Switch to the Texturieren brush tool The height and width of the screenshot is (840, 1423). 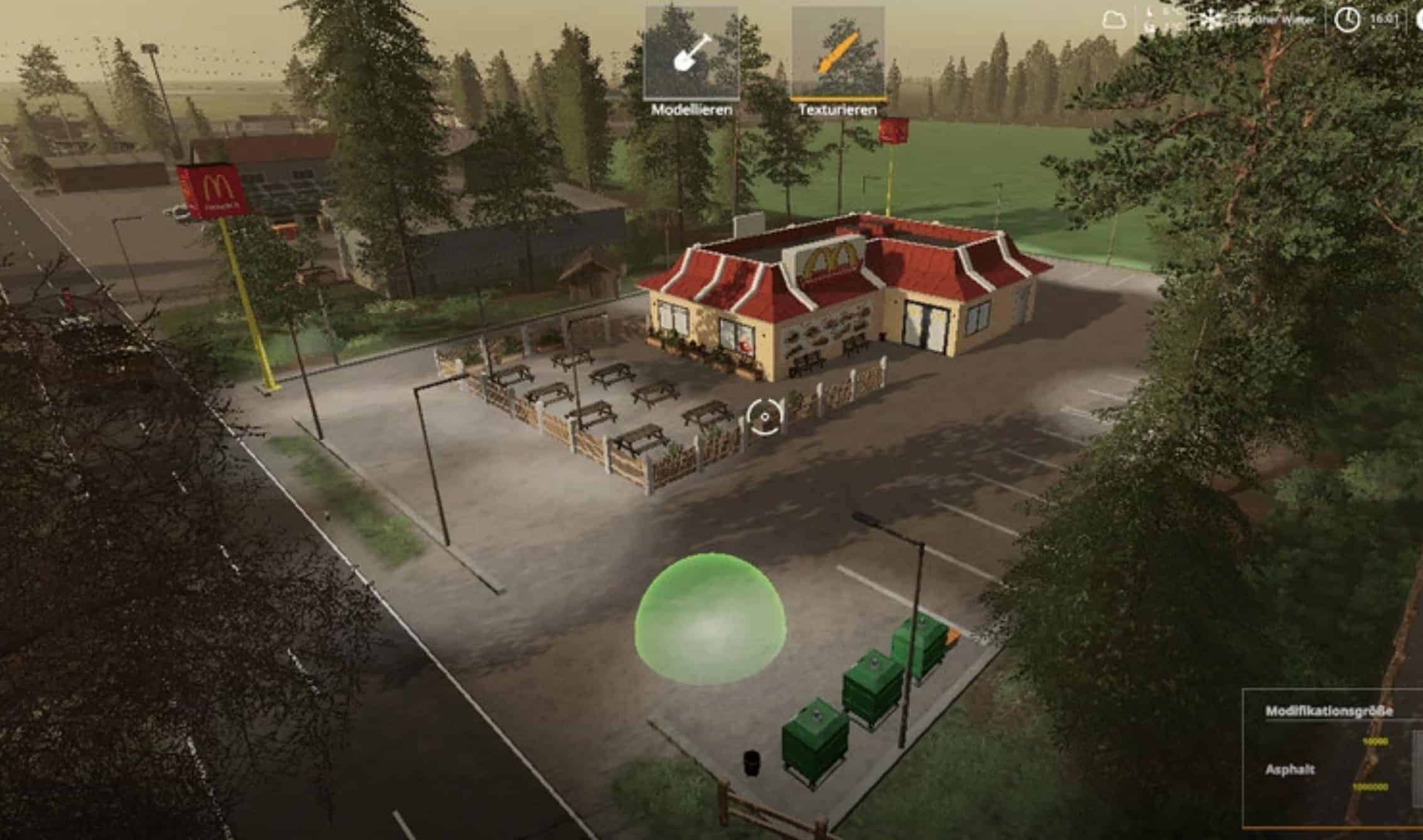tap(837, 54)
